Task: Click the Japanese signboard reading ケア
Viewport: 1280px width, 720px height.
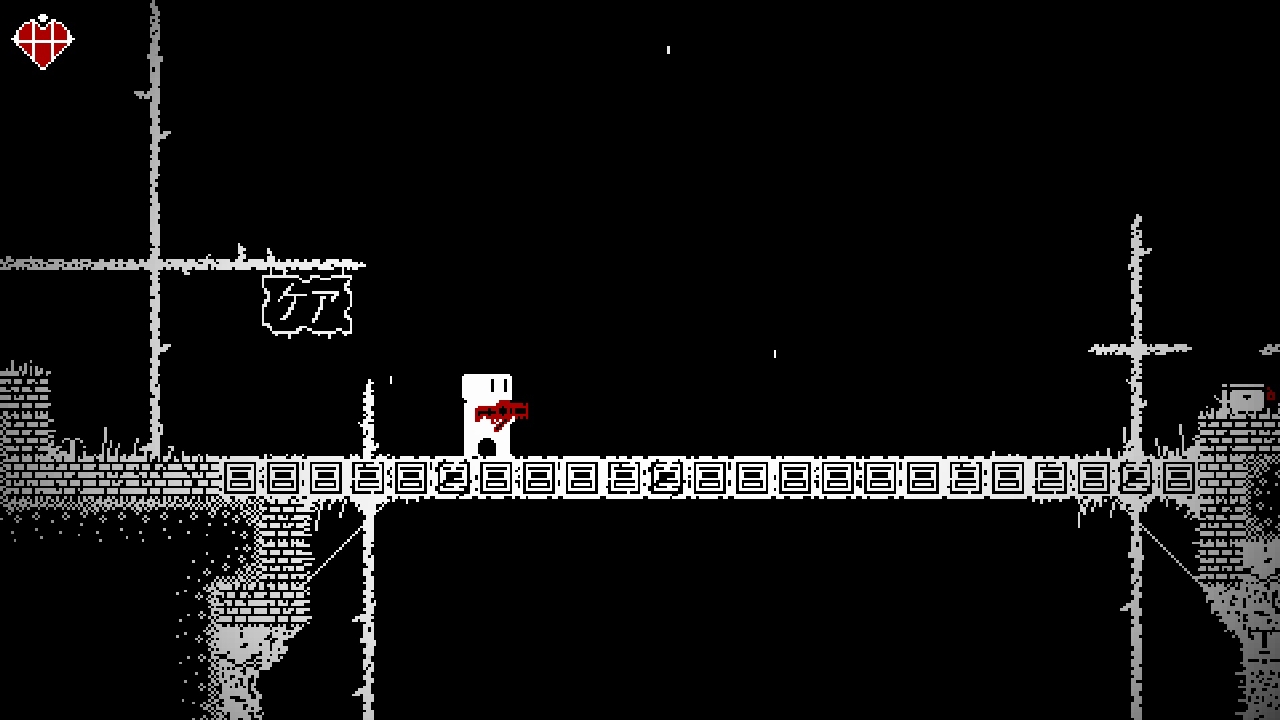Action: (x=307, y=307)
